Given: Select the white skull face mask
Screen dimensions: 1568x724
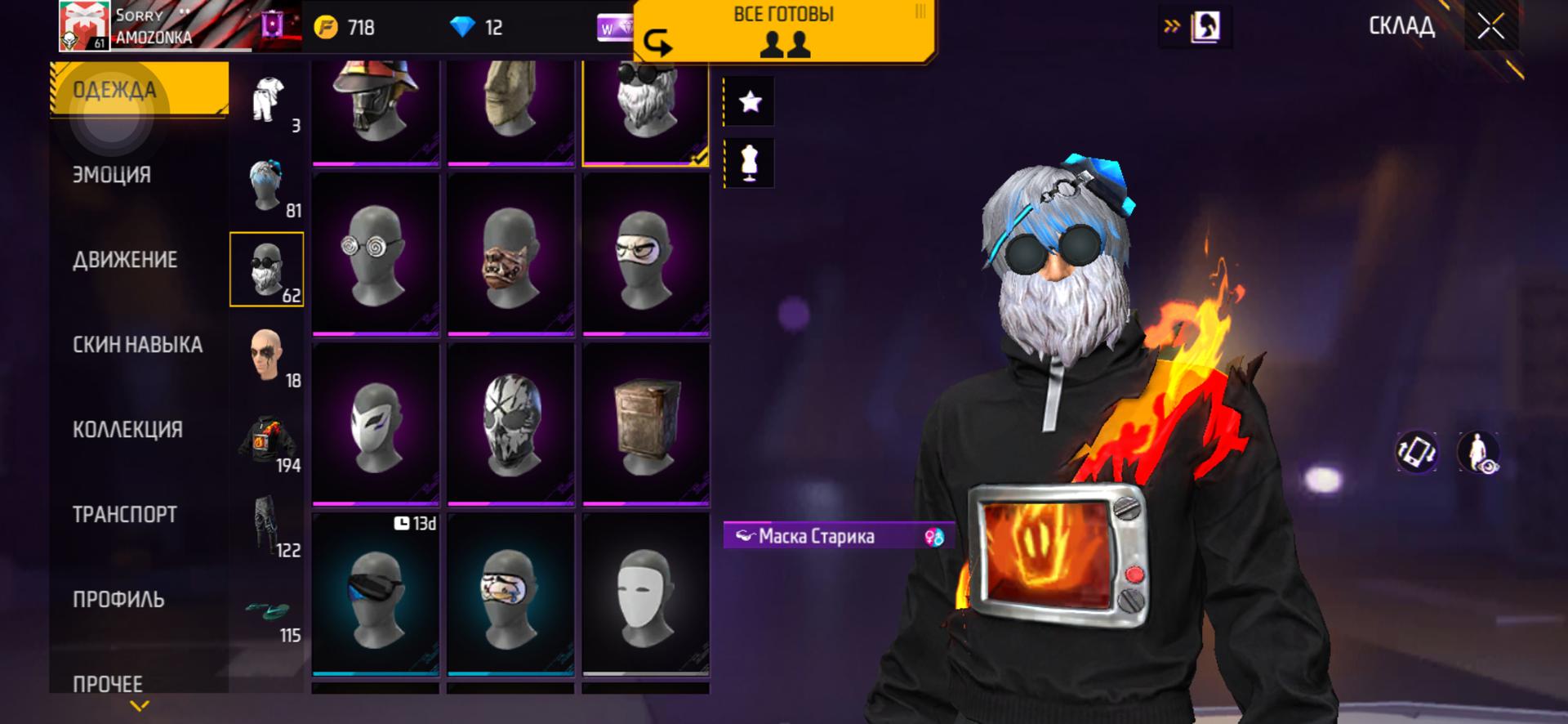Looking at the screenshot, I should 510,423.
